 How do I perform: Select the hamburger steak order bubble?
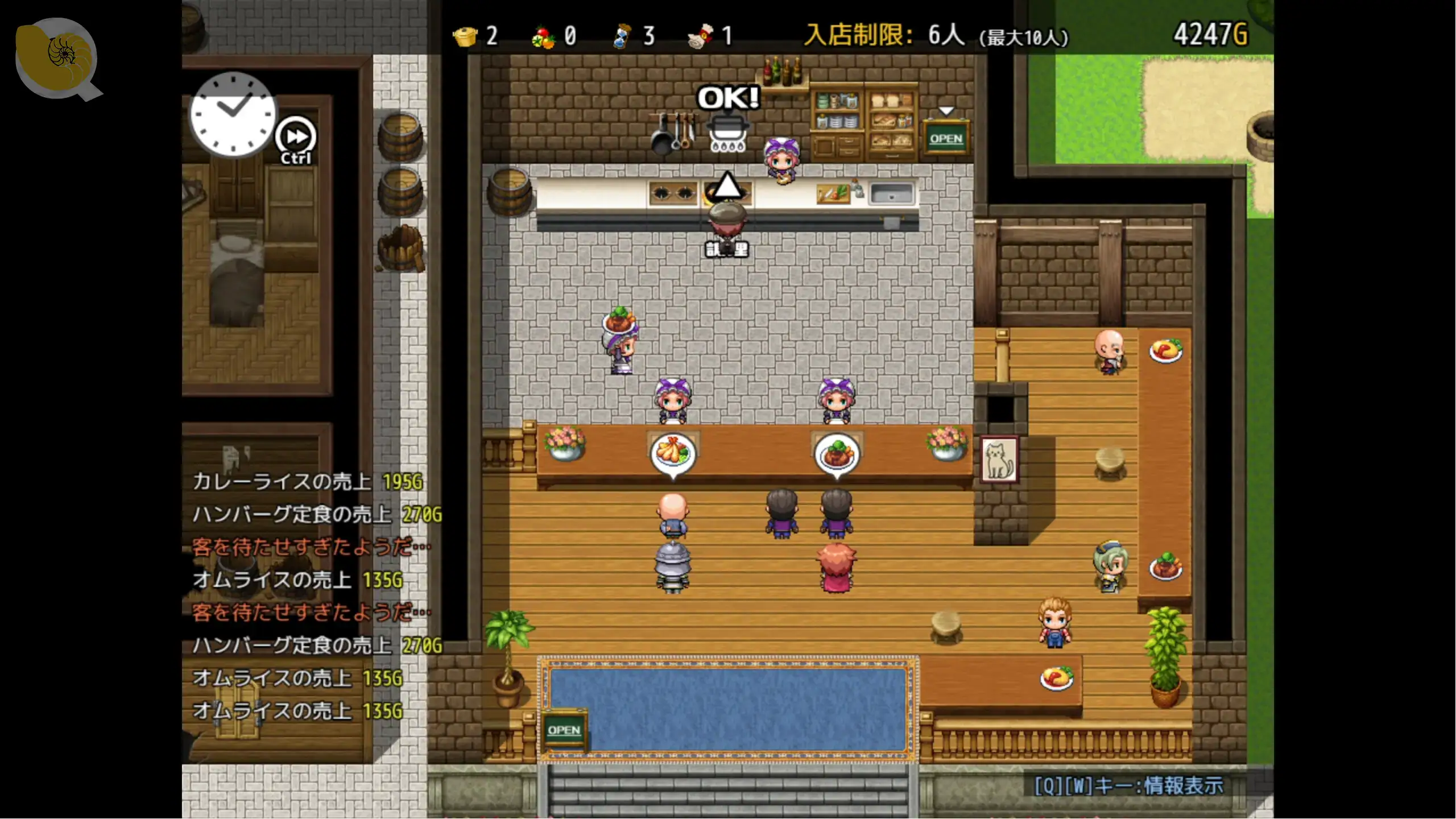point(837,453)
